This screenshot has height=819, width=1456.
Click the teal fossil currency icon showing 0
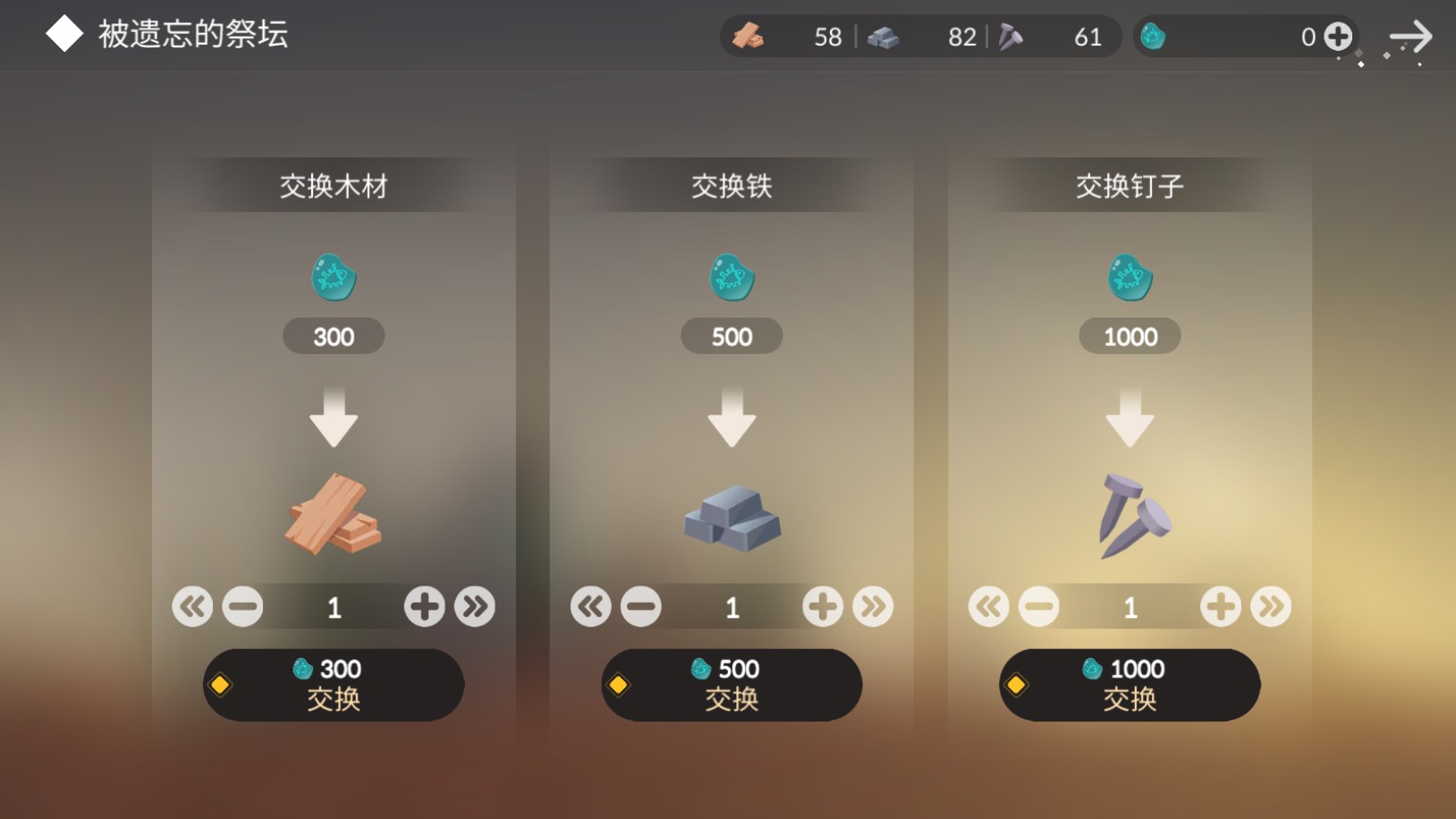[x=1155, y=37]
